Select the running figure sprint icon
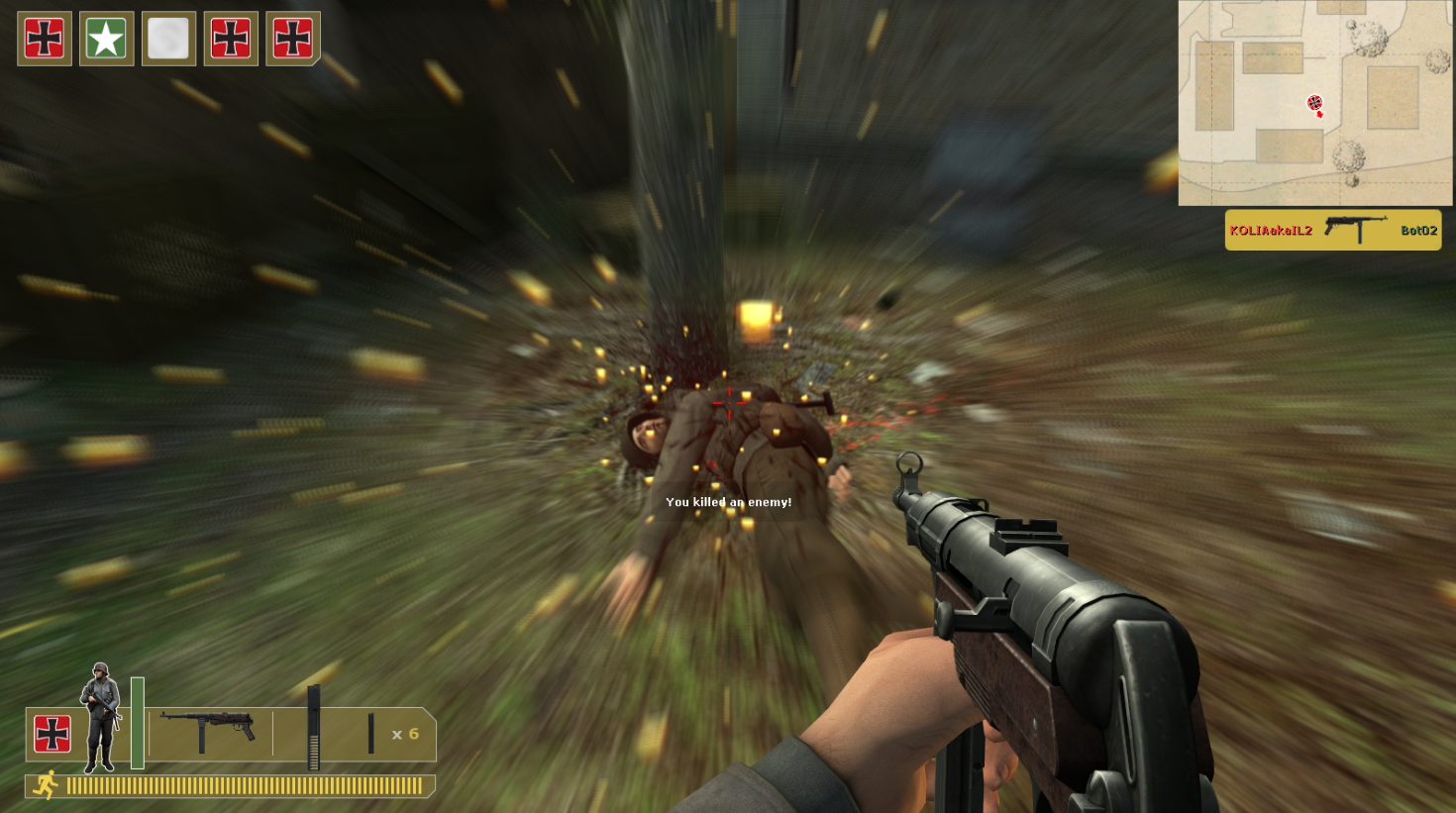 [47, 783]
